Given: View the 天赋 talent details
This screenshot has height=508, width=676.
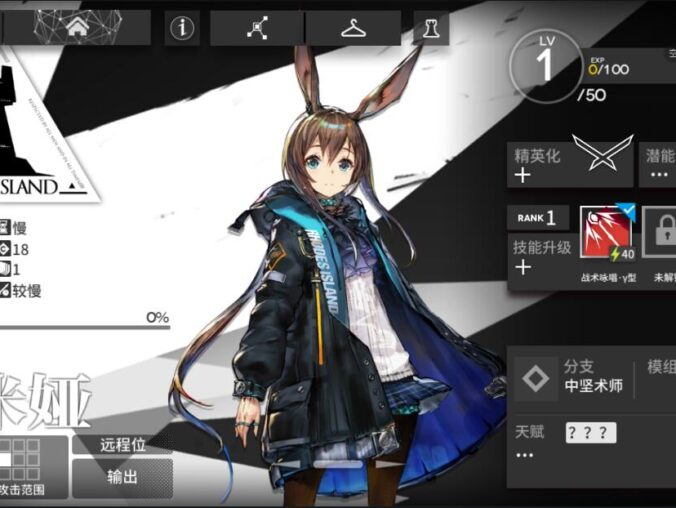Looking at the screenshot, I should point(590,443).
